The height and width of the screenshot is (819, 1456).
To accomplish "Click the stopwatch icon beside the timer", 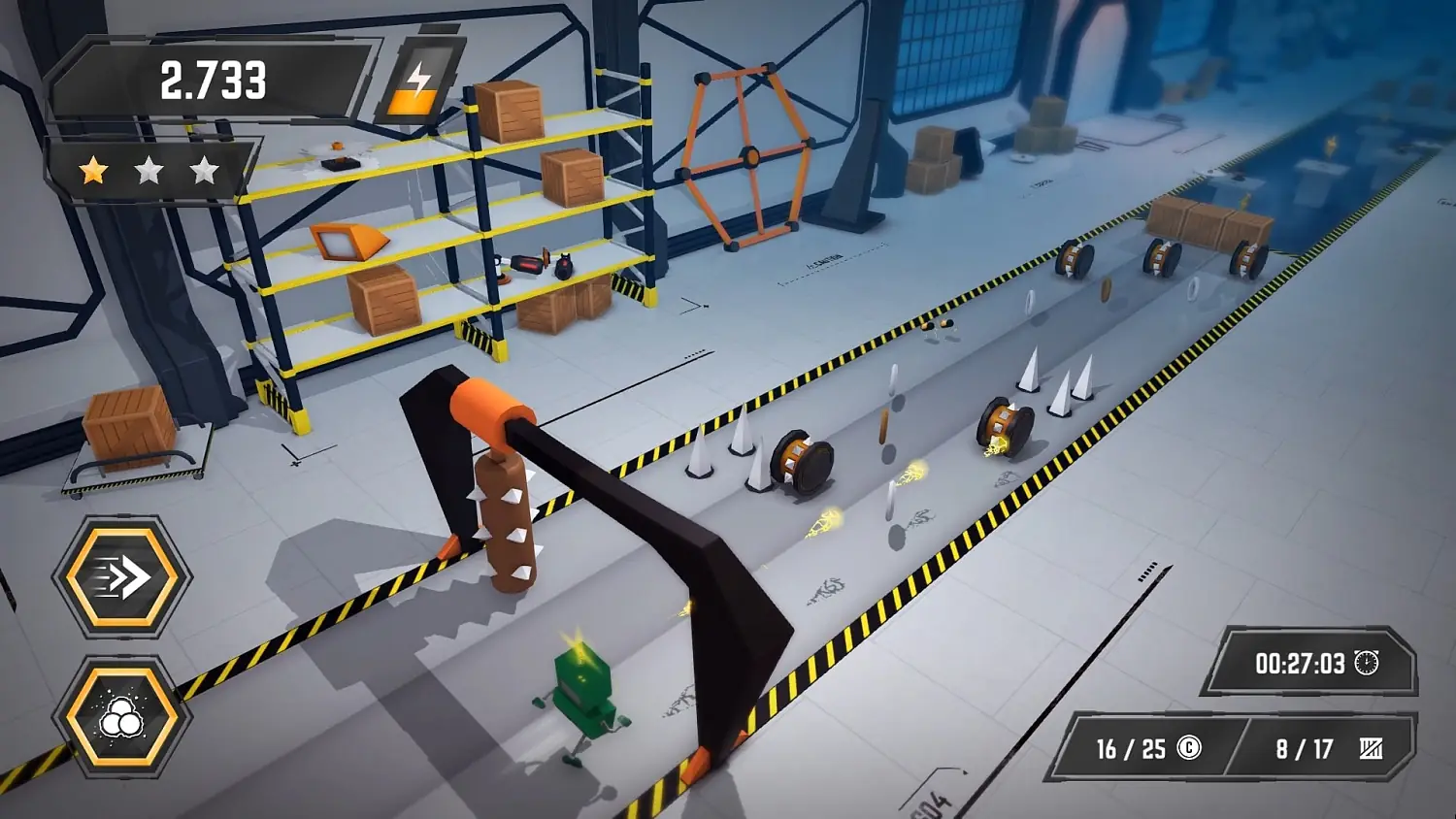I will [1366, 664].
